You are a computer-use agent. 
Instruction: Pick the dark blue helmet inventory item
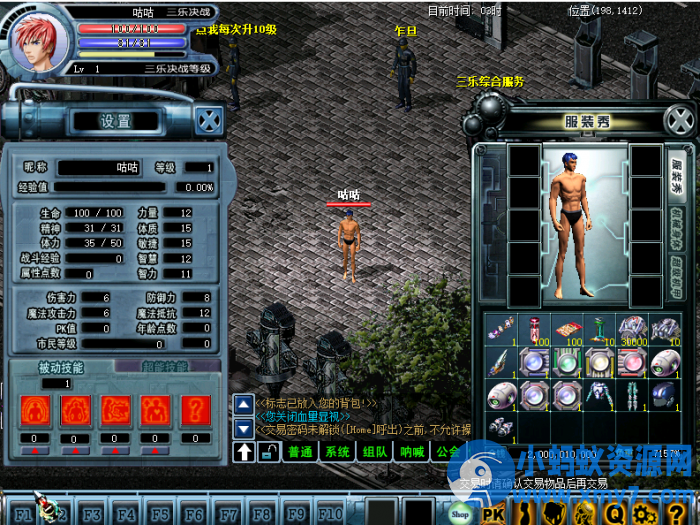click(661, 394)
